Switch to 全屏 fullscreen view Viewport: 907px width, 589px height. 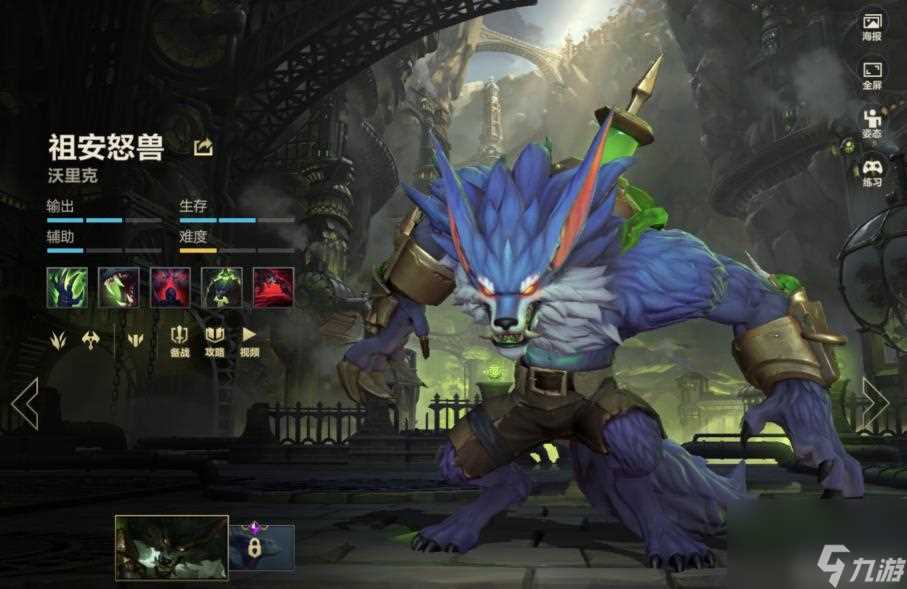coord(872,75)
